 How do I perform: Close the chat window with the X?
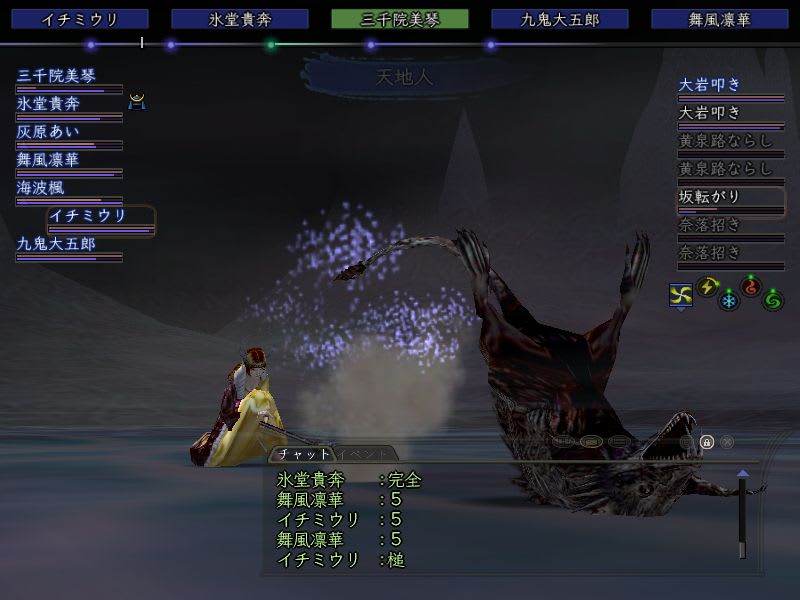coord(727,442)
